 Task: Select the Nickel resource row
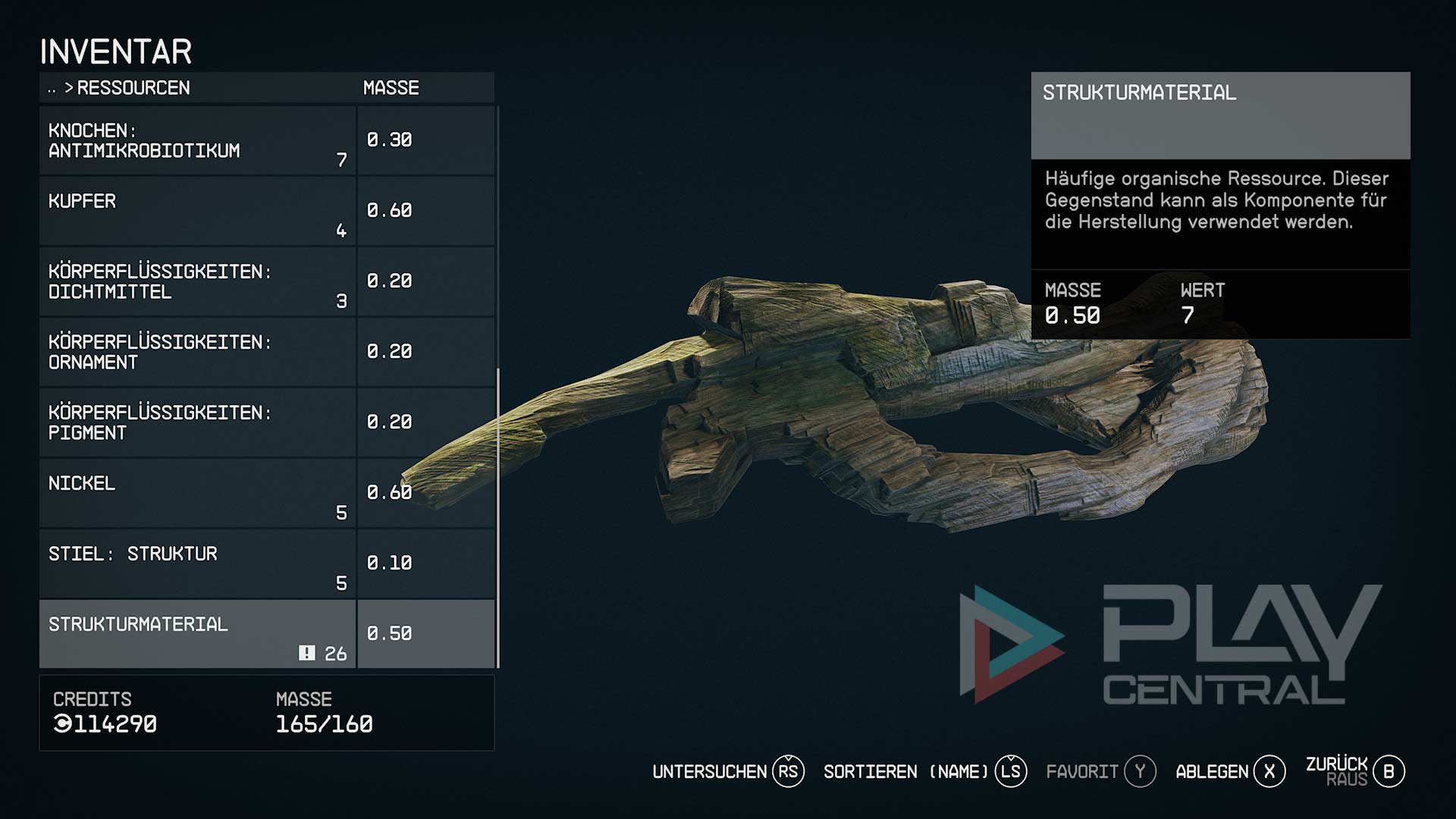pyautogui.click(x=197, y=494)
